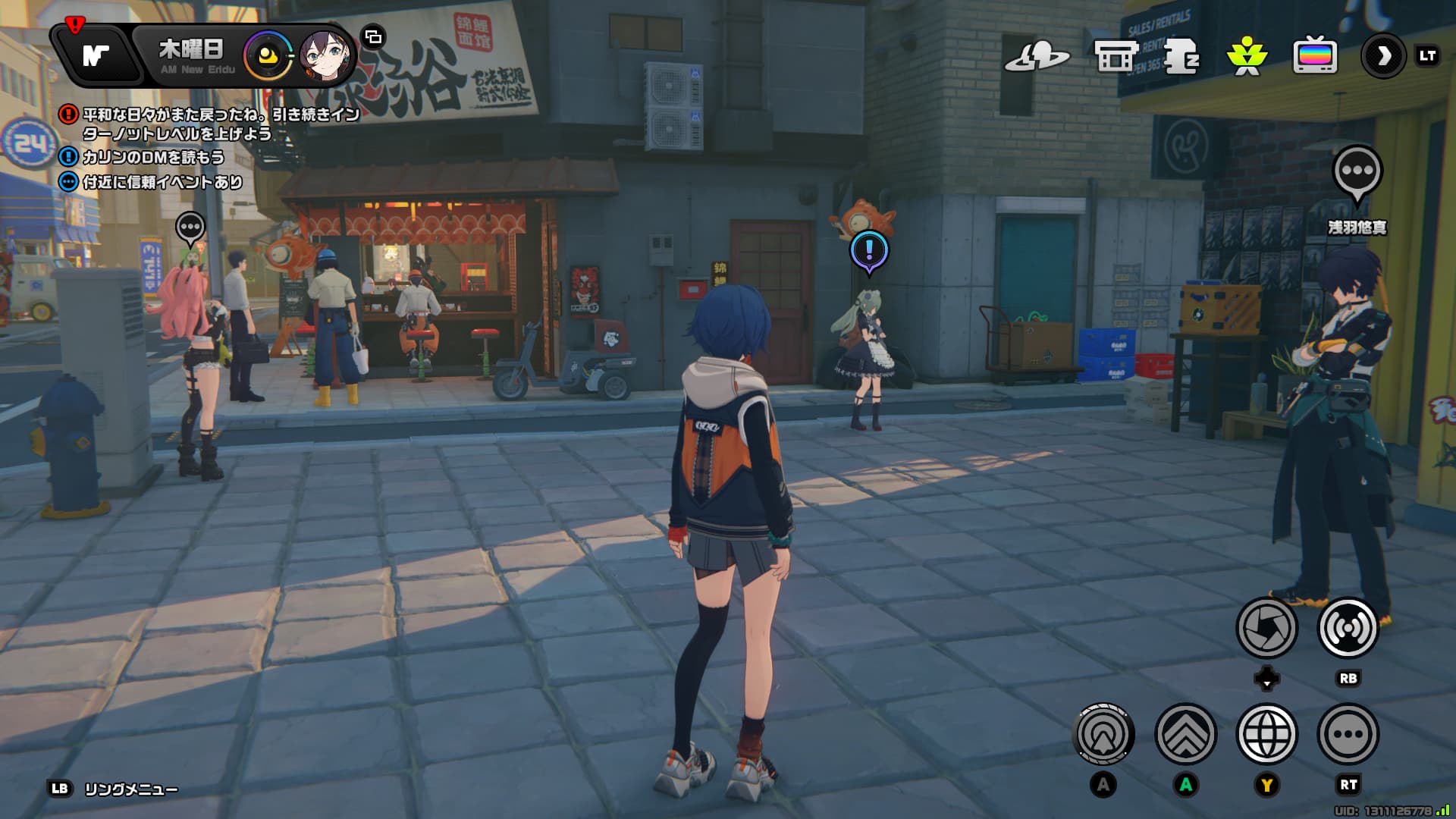This screenshot has width=1456, height=819.
Task: Tap the round speech-dots button above RT
Action: coord(1348,734)
